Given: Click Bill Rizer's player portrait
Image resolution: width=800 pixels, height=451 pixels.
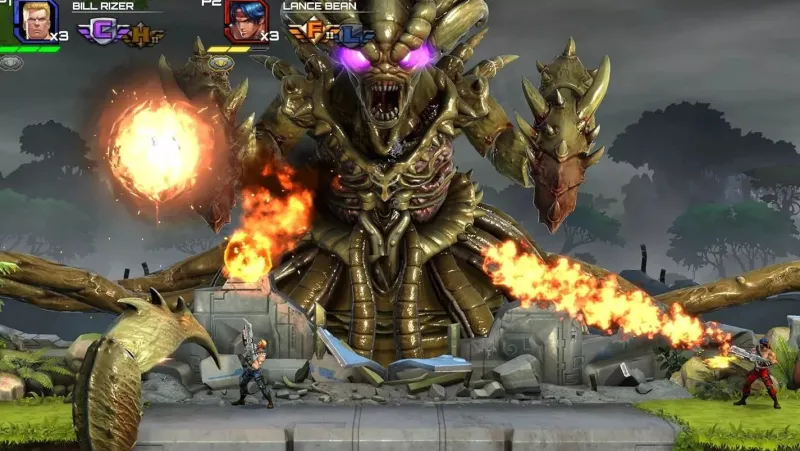Looking at the screenshot, I should (x=35, y=20).
